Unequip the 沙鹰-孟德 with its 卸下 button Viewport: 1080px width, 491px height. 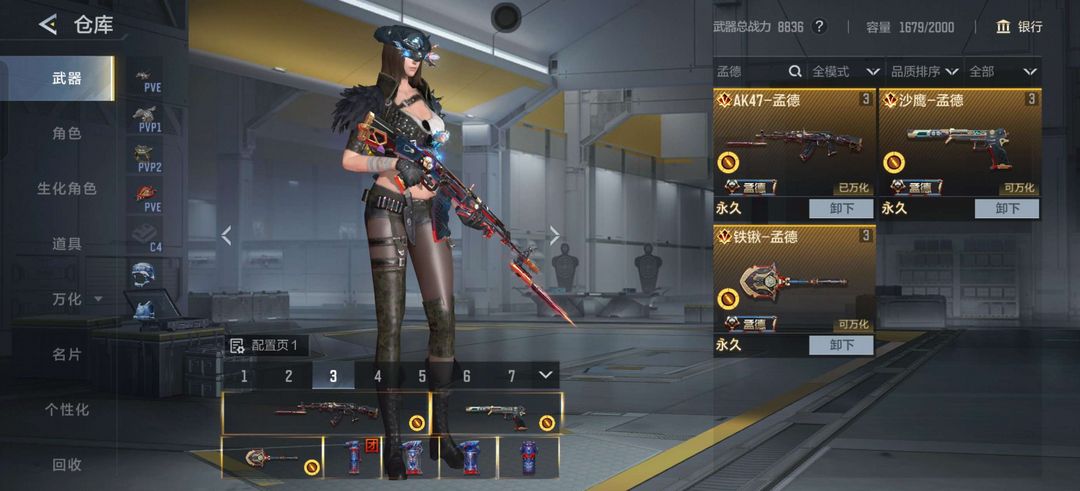coord(1007,209)
